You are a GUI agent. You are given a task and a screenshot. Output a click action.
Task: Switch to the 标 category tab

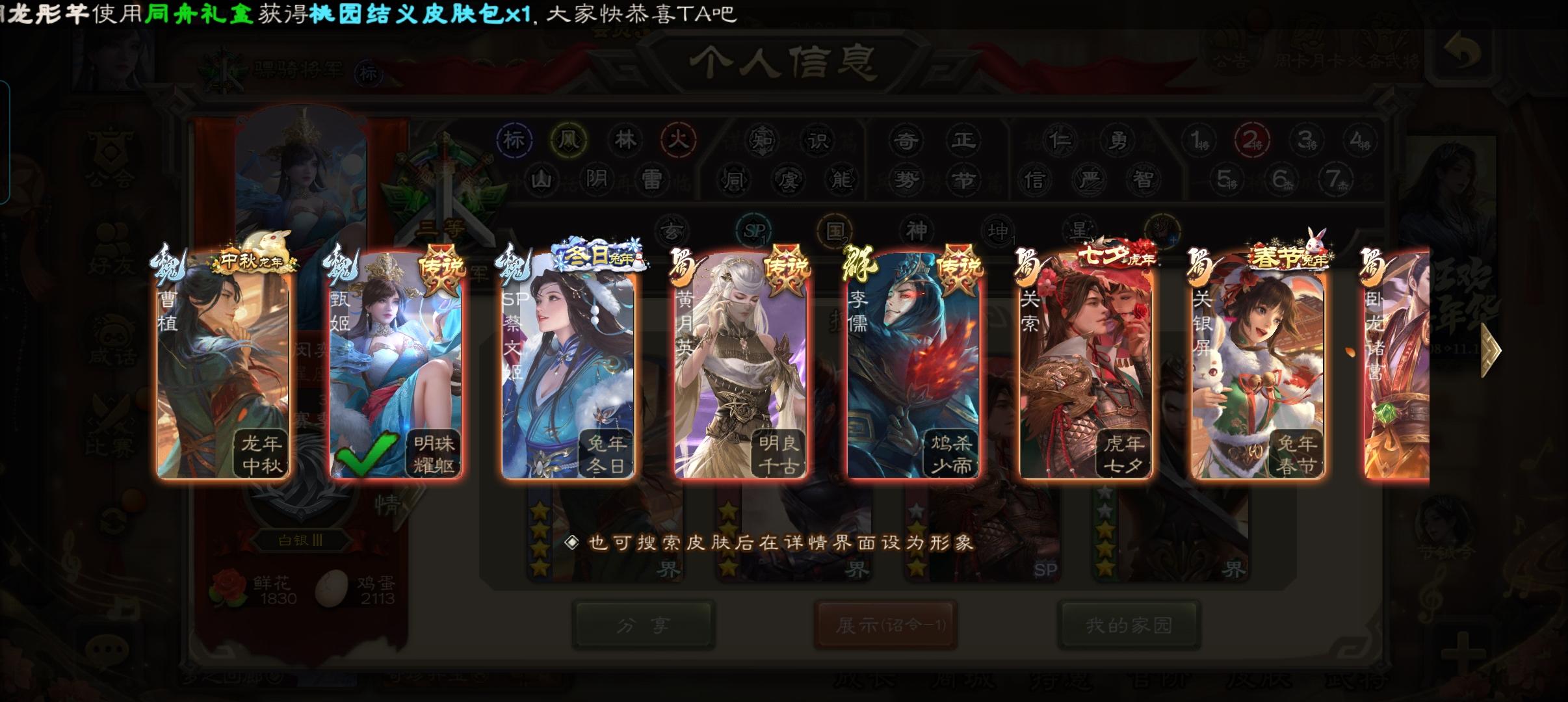pyautogui.click(x=515, y=140)
